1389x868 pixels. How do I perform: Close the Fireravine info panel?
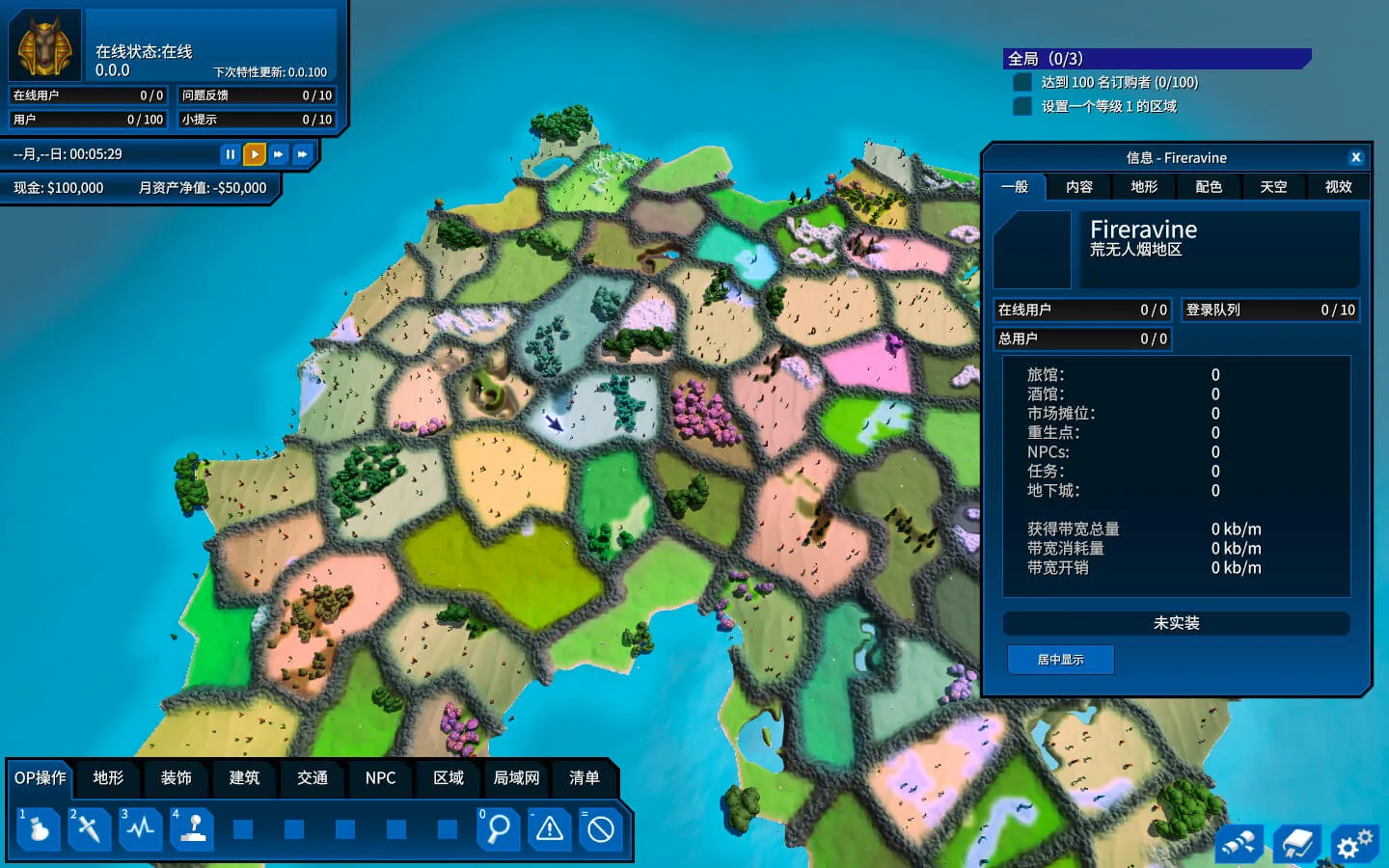1355,157
